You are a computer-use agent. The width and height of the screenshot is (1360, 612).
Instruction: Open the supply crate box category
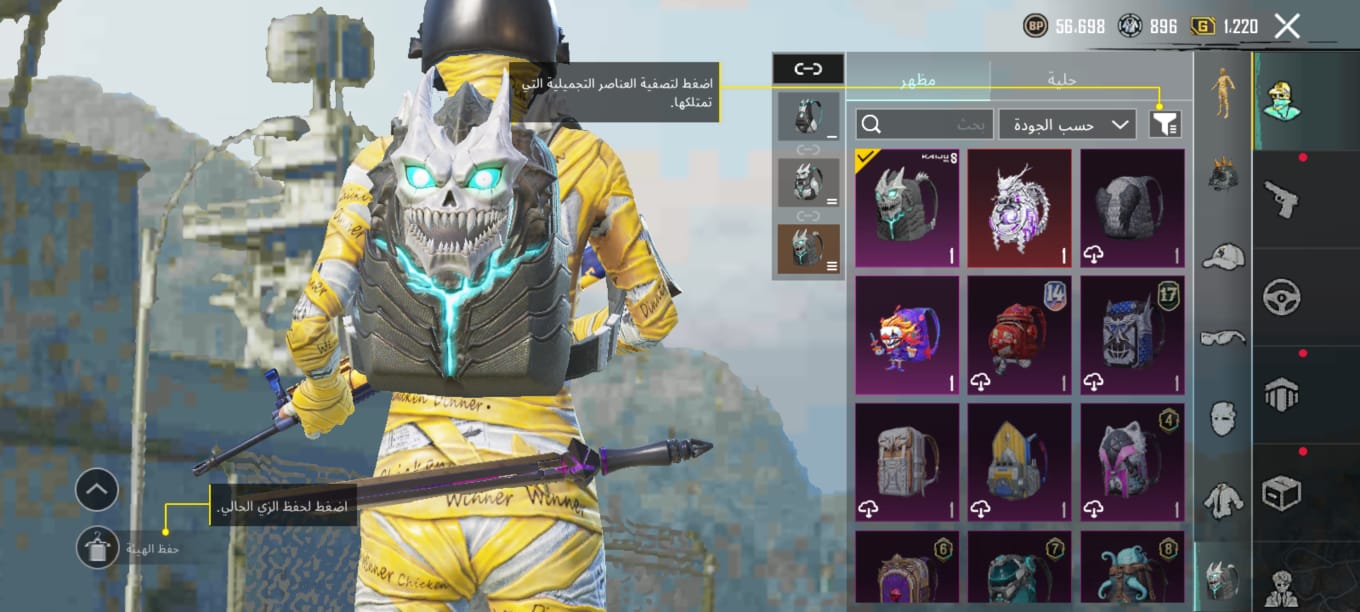1281,492
